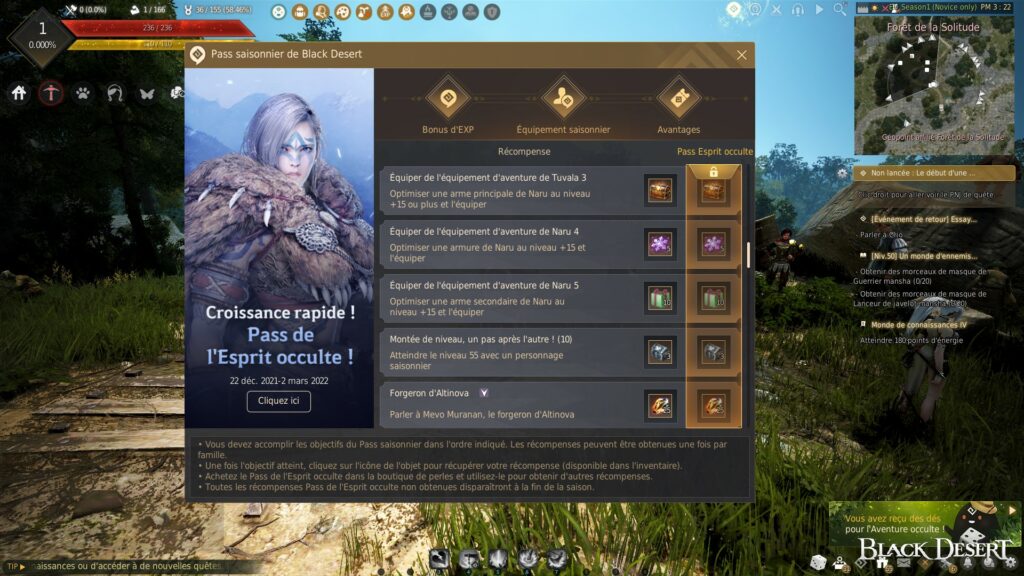Claim the Tuvala 3 treasure chest reward
1024x576 pixels.
tap(659, 190)
